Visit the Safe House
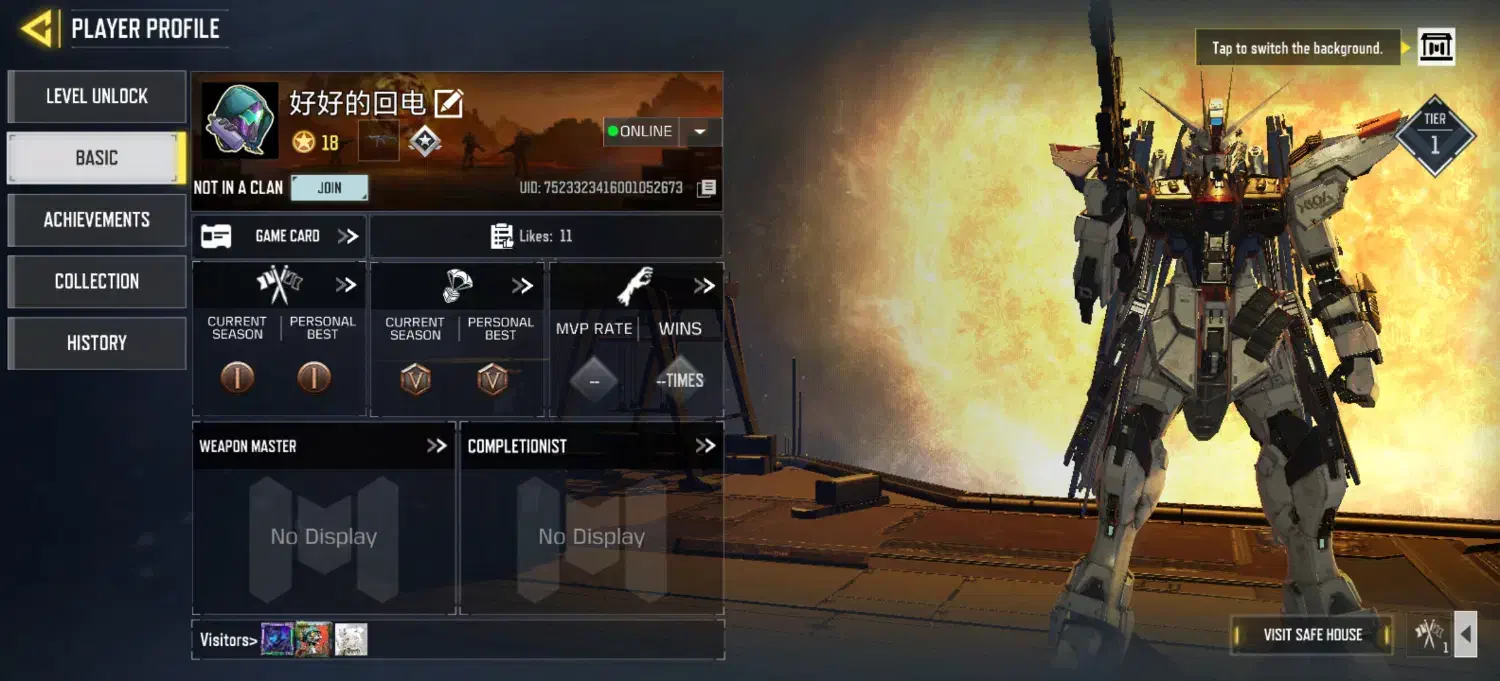Screen dimensions: 1500x681 point(1312,635)
